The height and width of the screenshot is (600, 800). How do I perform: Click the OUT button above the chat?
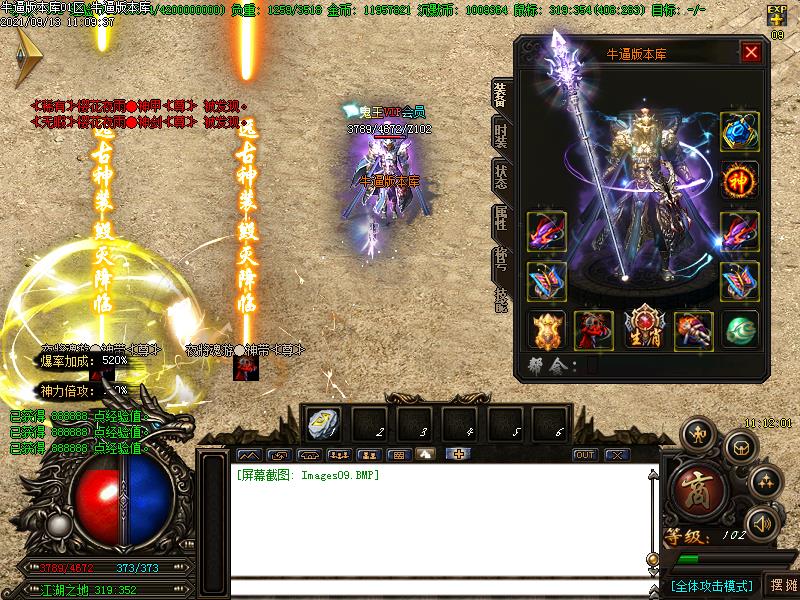[585, 455]
